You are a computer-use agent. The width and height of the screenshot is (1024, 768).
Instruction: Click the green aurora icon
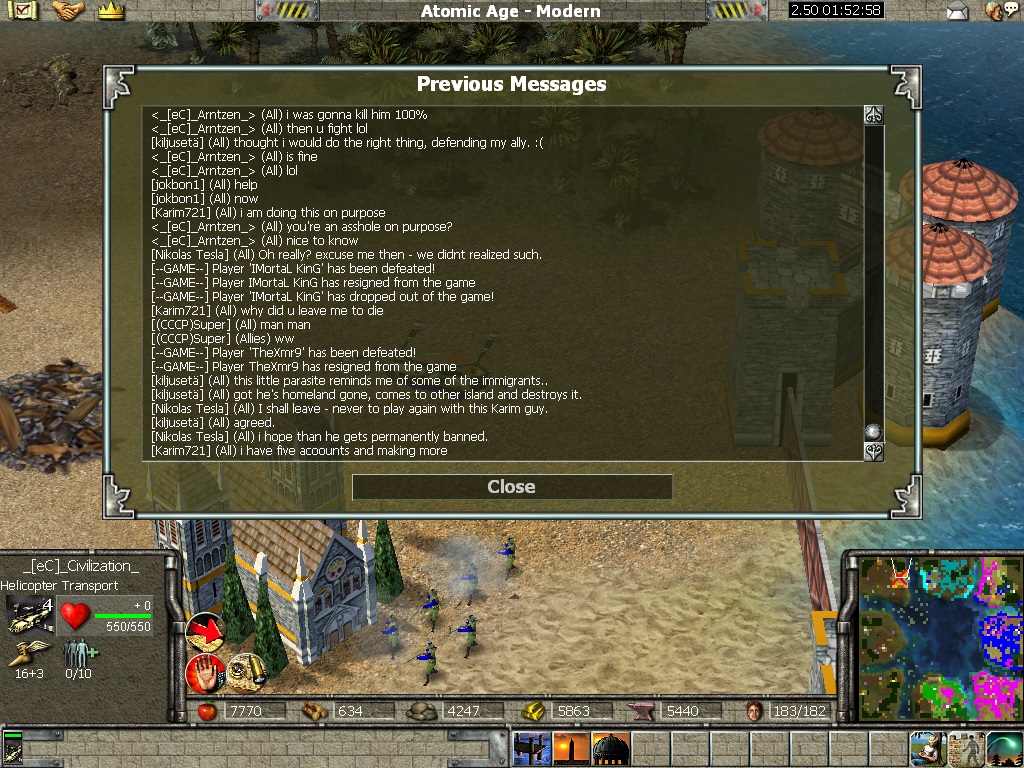[1004, 748]
